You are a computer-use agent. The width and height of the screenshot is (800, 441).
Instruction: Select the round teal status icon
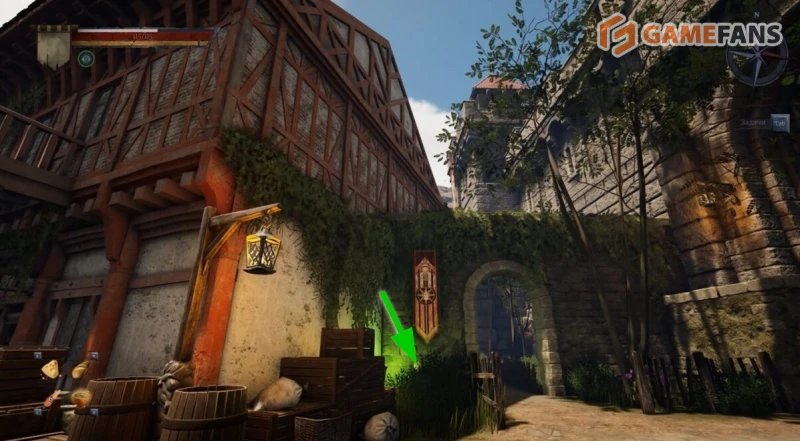(x=86, y=58)
